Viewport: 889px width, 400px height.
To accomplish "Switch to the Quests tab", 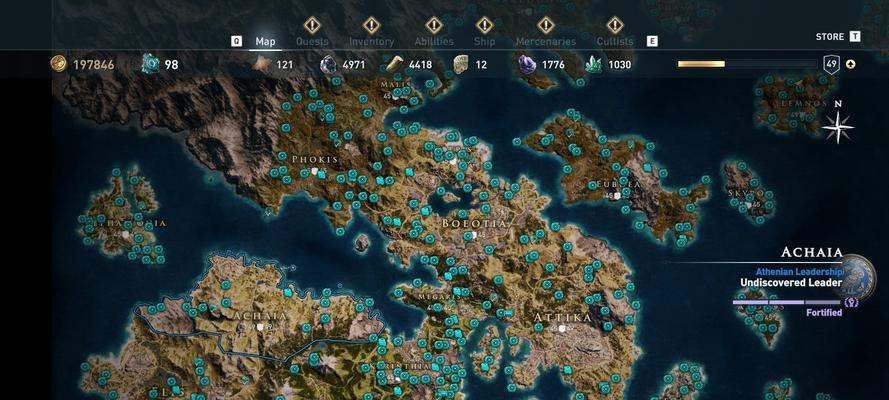I will coord(311,41).
